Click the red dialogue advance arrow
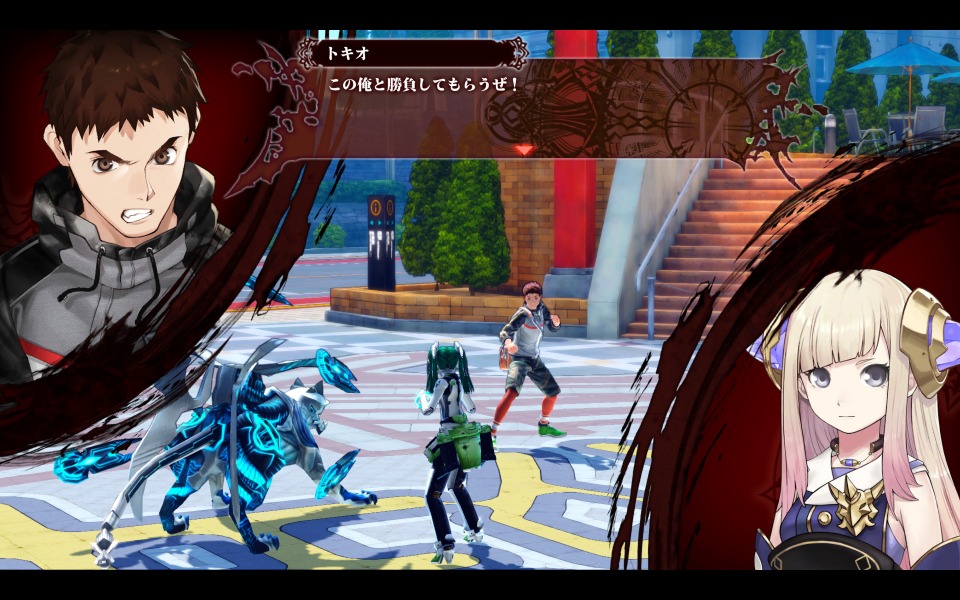The height and width of the screenshot is (600, 960). click(523, 150)
